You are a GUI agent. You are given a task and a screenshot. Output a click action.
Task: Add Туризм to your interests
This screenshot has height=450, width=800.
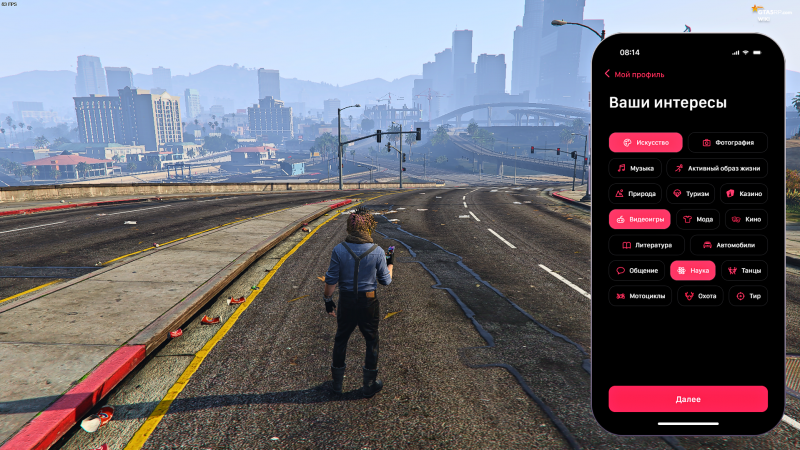(x=690, y=194)
